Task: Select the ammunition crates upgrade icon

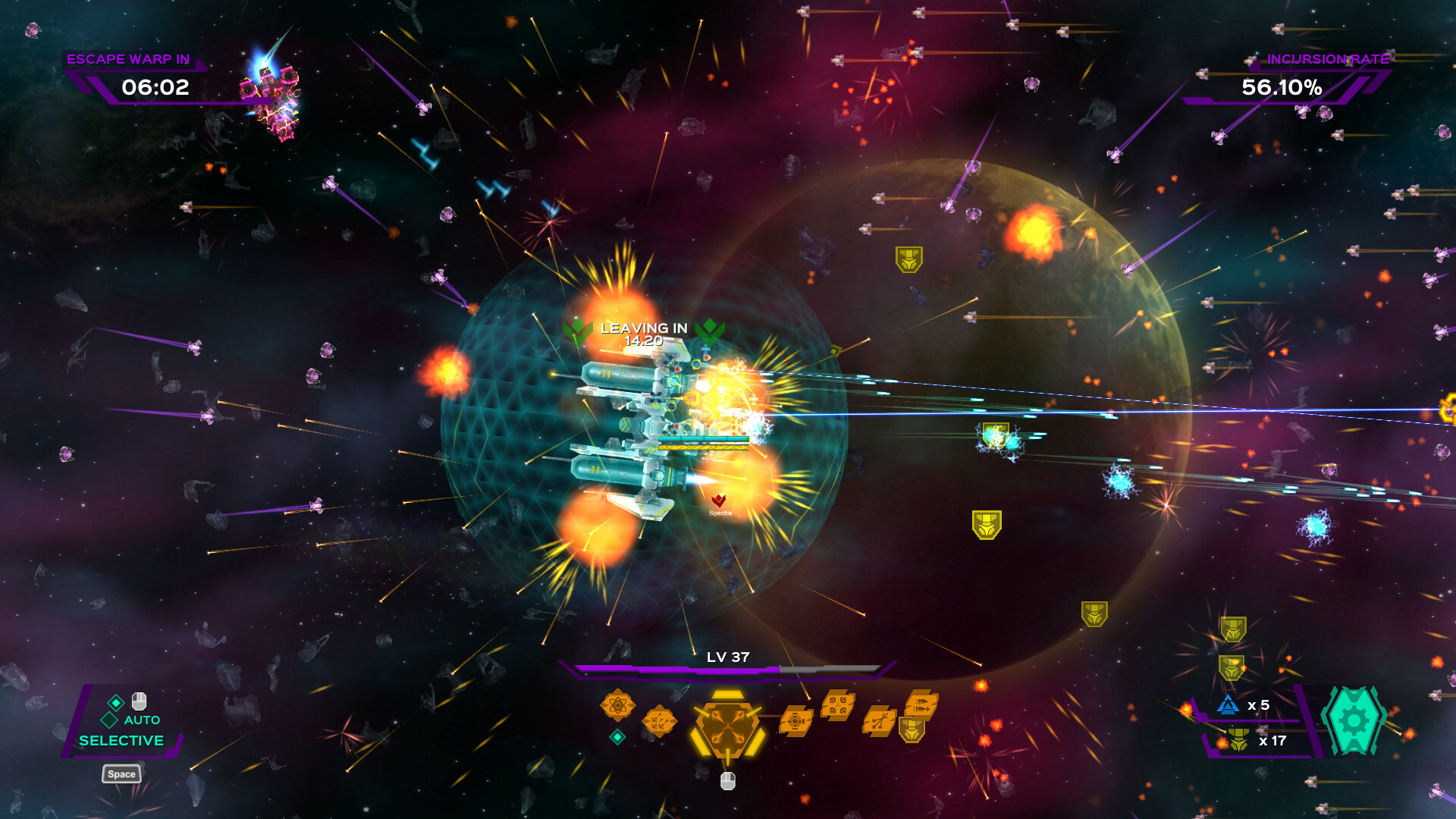Action: click(x=659, y=720)
